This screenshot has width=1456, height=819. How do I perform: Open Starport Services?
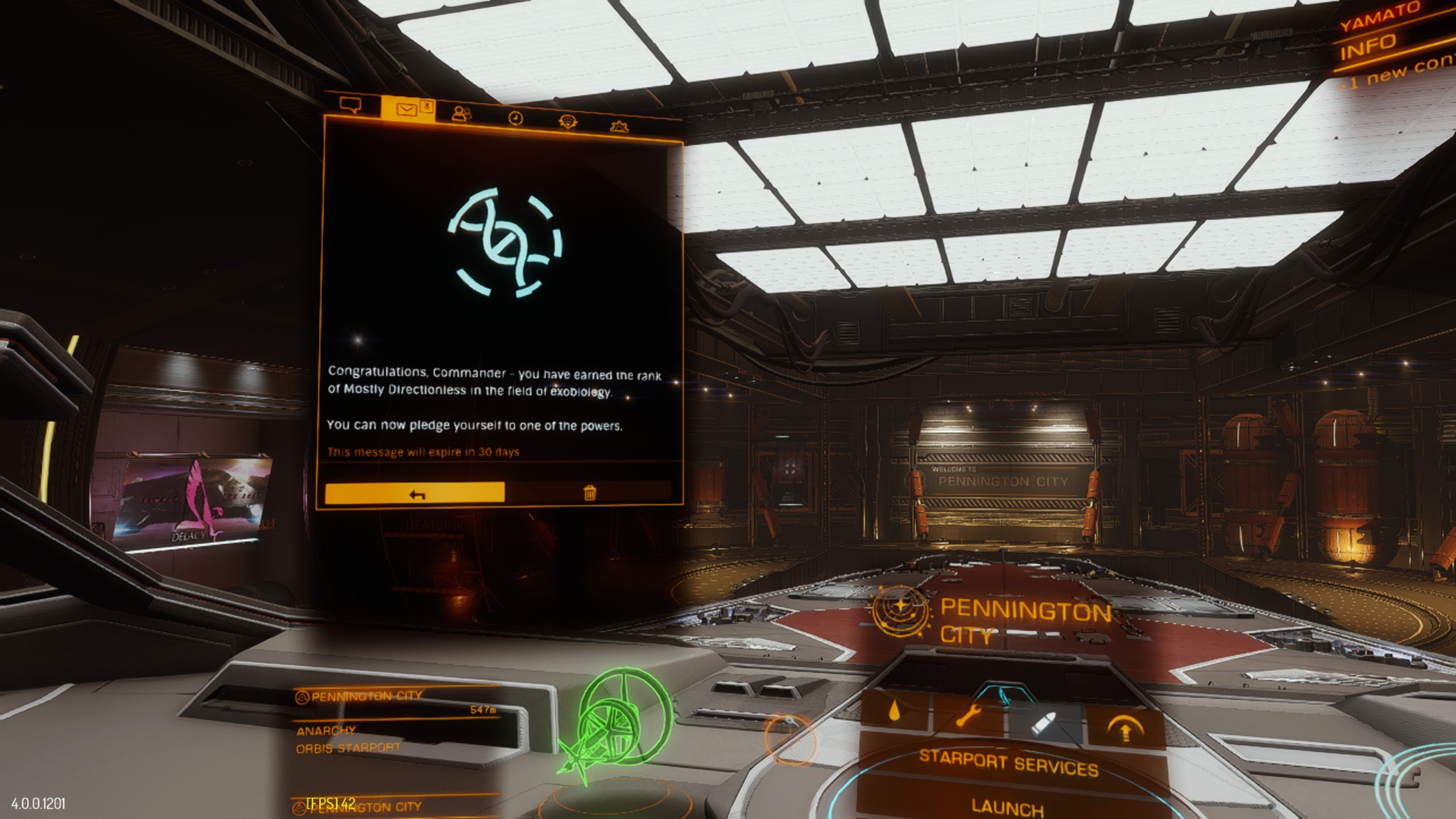pos(1008,763)
